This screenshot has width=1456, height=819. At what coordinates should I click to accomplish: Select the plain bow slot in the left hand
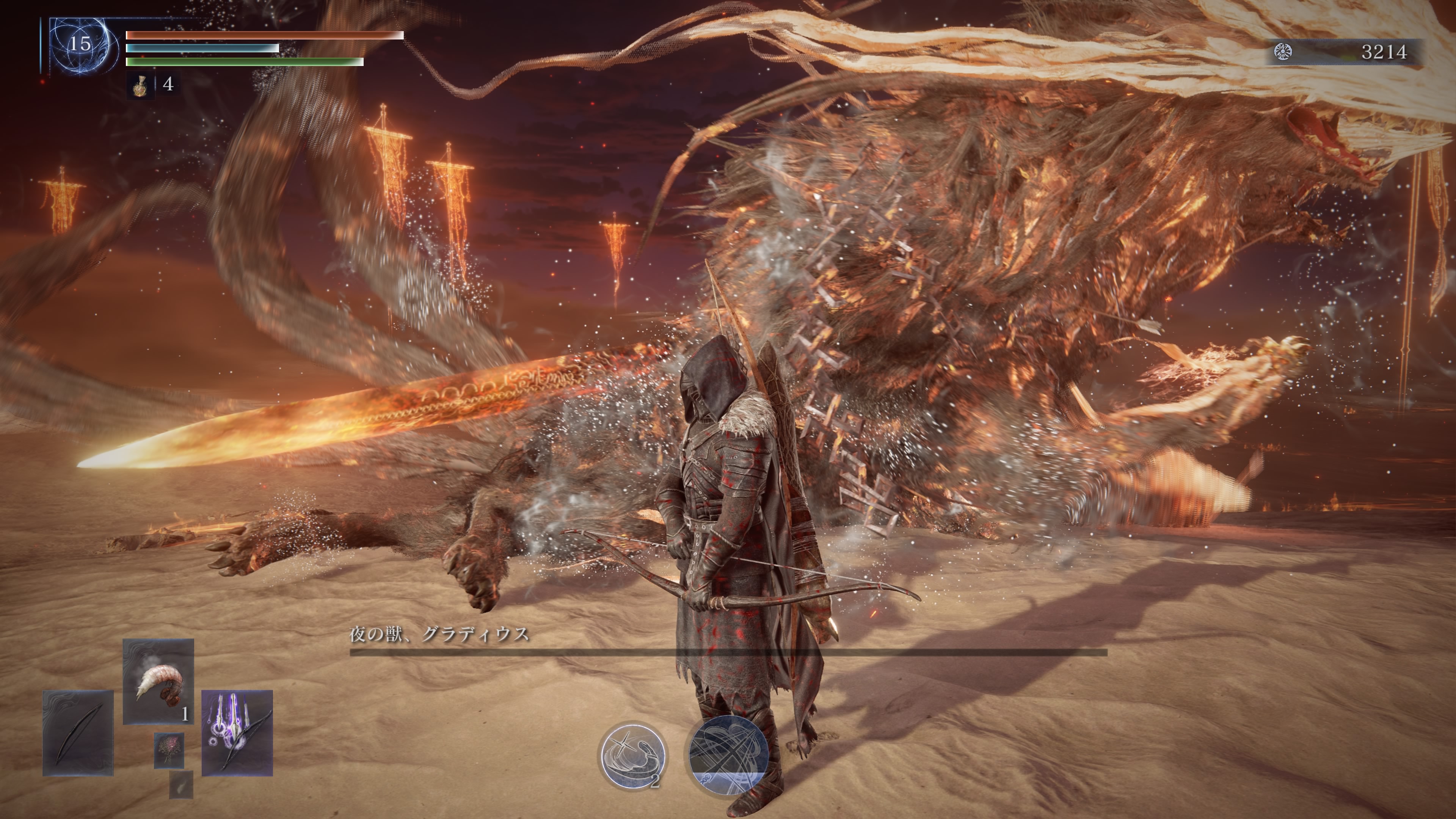[x=78, y=733]
